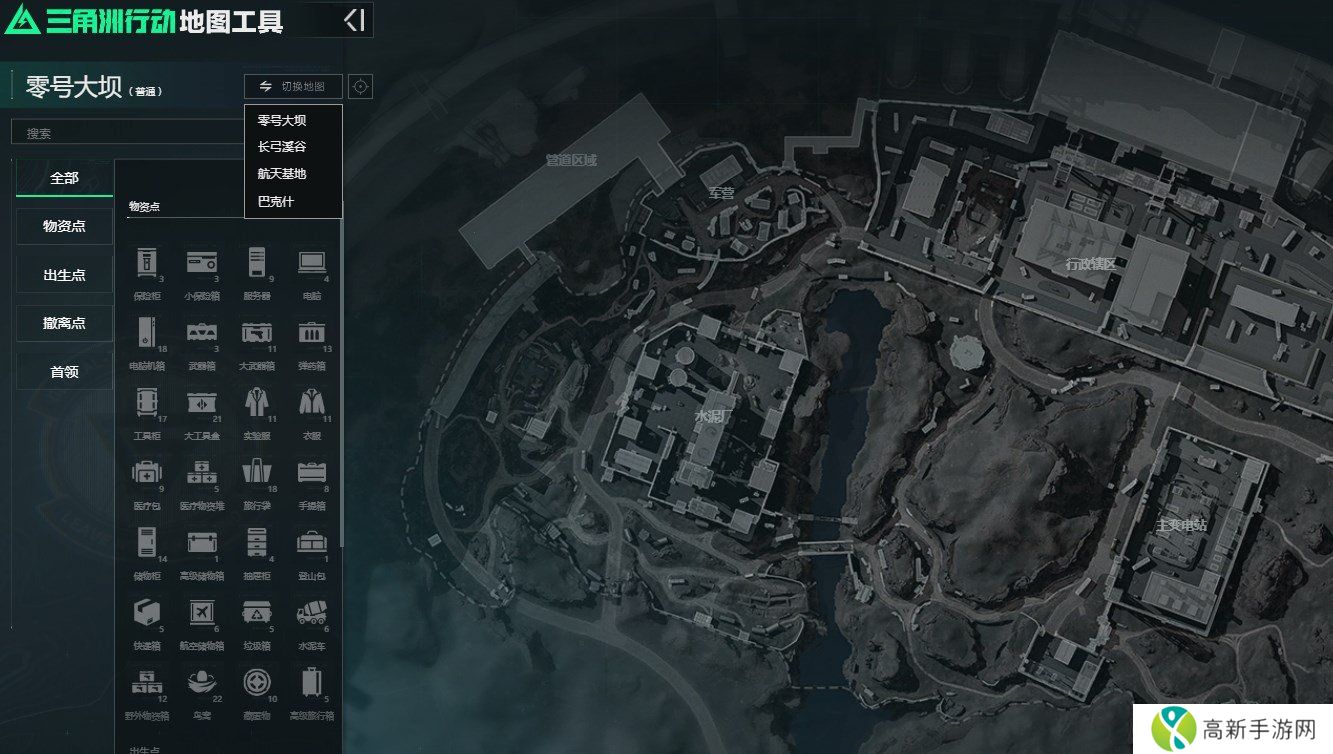Image resolution: width=1333 pixels, height=754 pixels.
Task: Toggle the 水泥车 cement truck filter
Action: 312,619
